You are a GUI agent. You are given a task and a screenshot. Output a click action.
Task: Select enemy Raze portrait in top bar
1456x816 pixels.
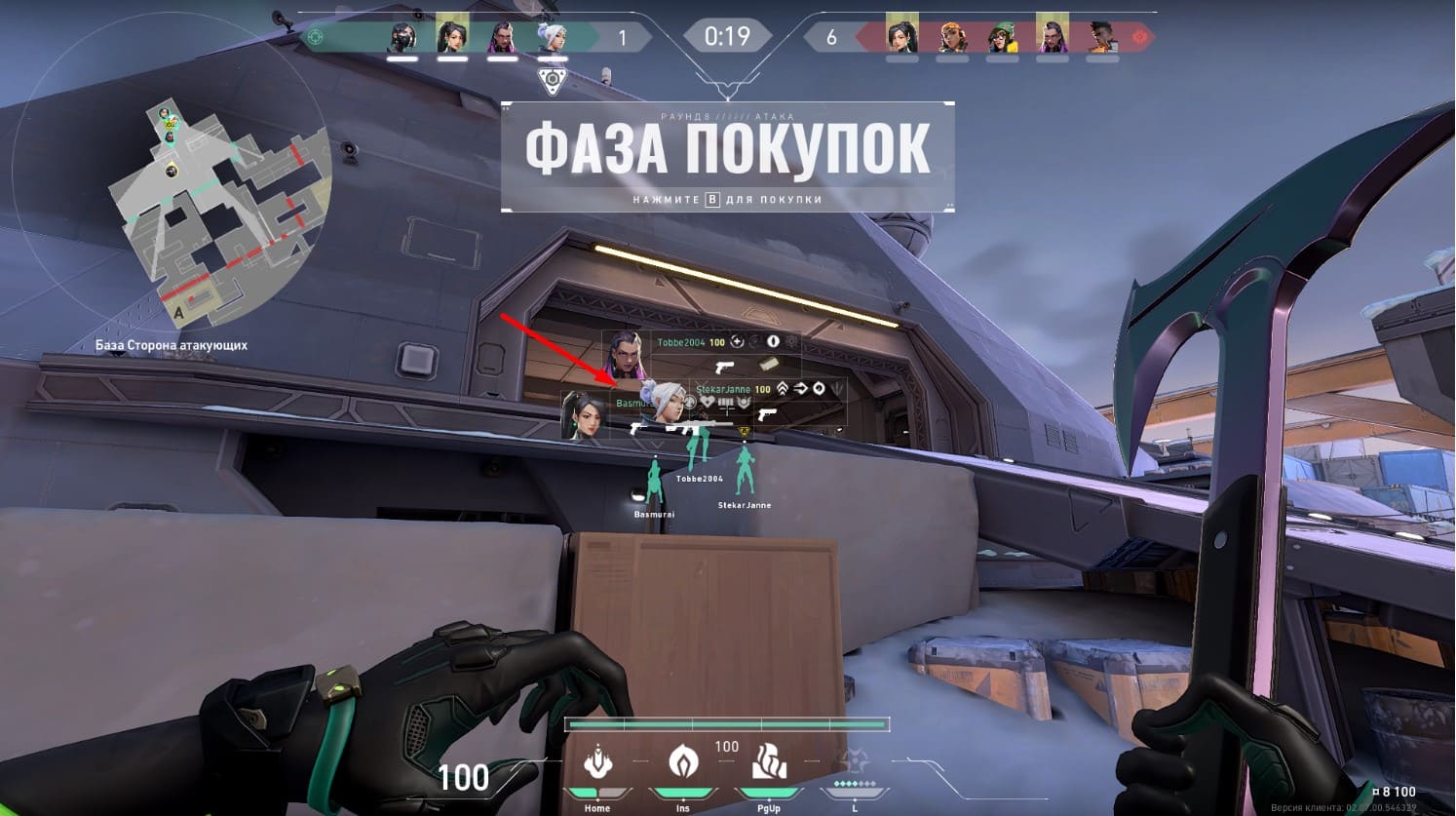[952, 37]
